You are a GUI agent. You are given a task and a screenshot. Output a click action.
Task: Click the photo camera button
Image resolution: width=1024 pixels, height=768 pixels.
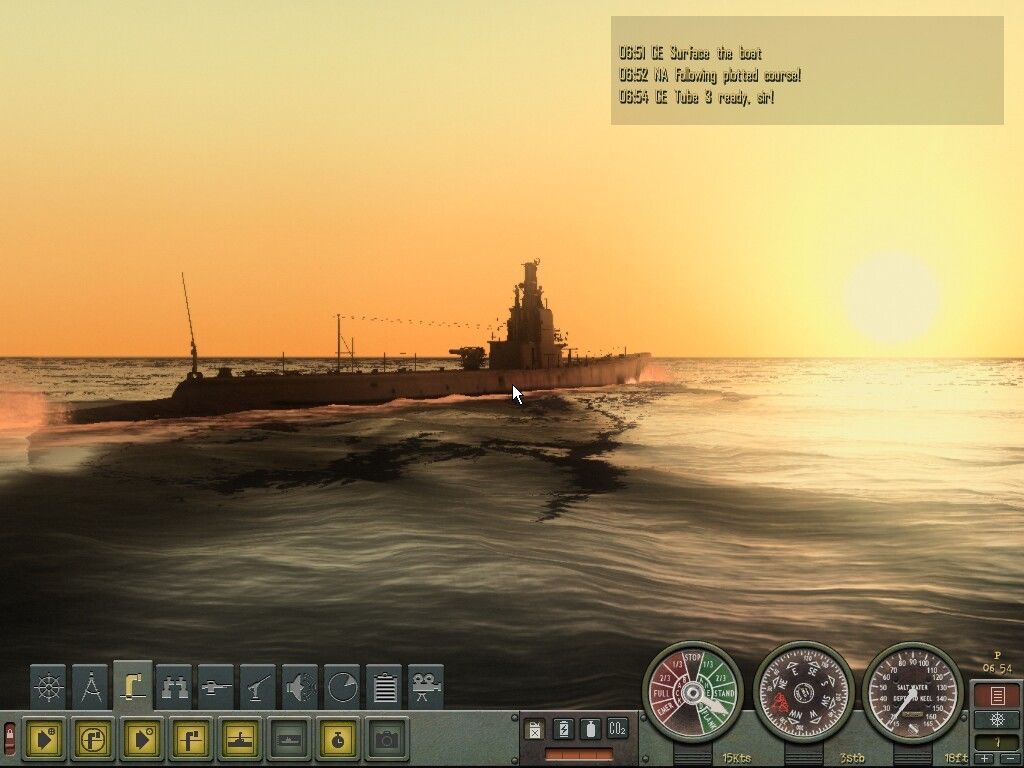[387, 739]
